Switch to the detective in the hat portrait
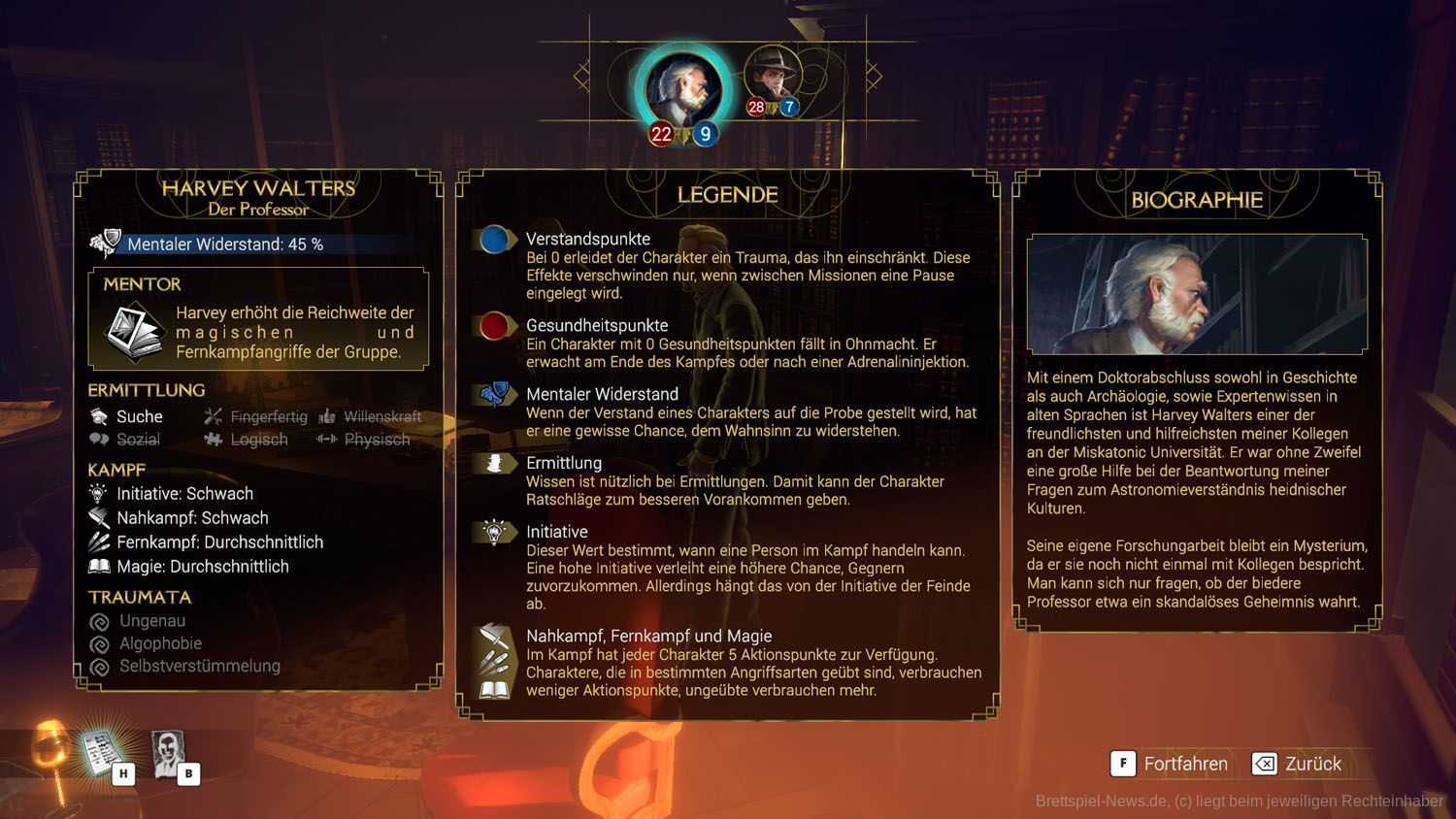The image size is (1456, 819). (773, 76)
